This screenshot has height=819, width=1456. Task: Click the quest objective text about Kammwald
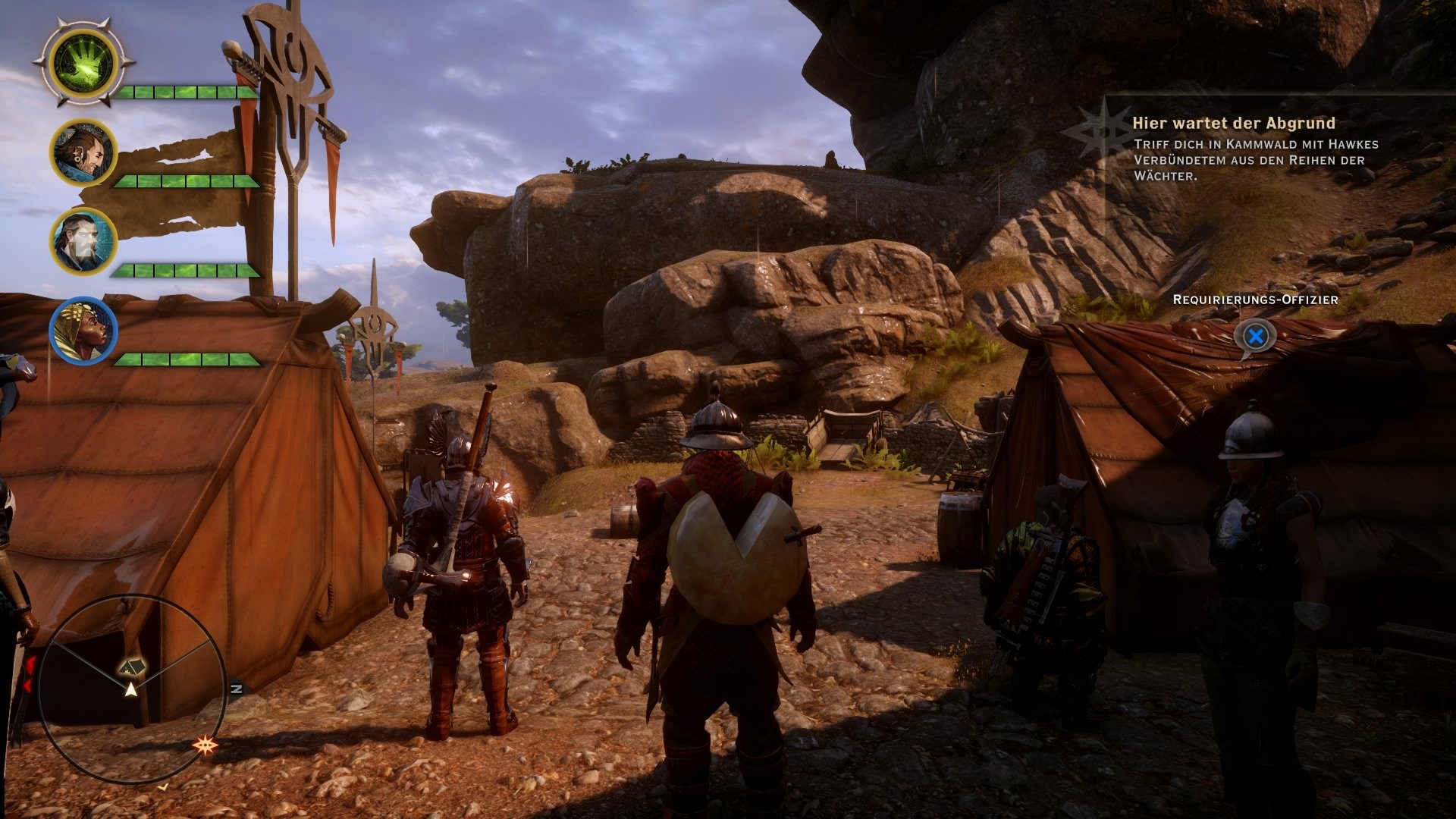click(1251, 161)
